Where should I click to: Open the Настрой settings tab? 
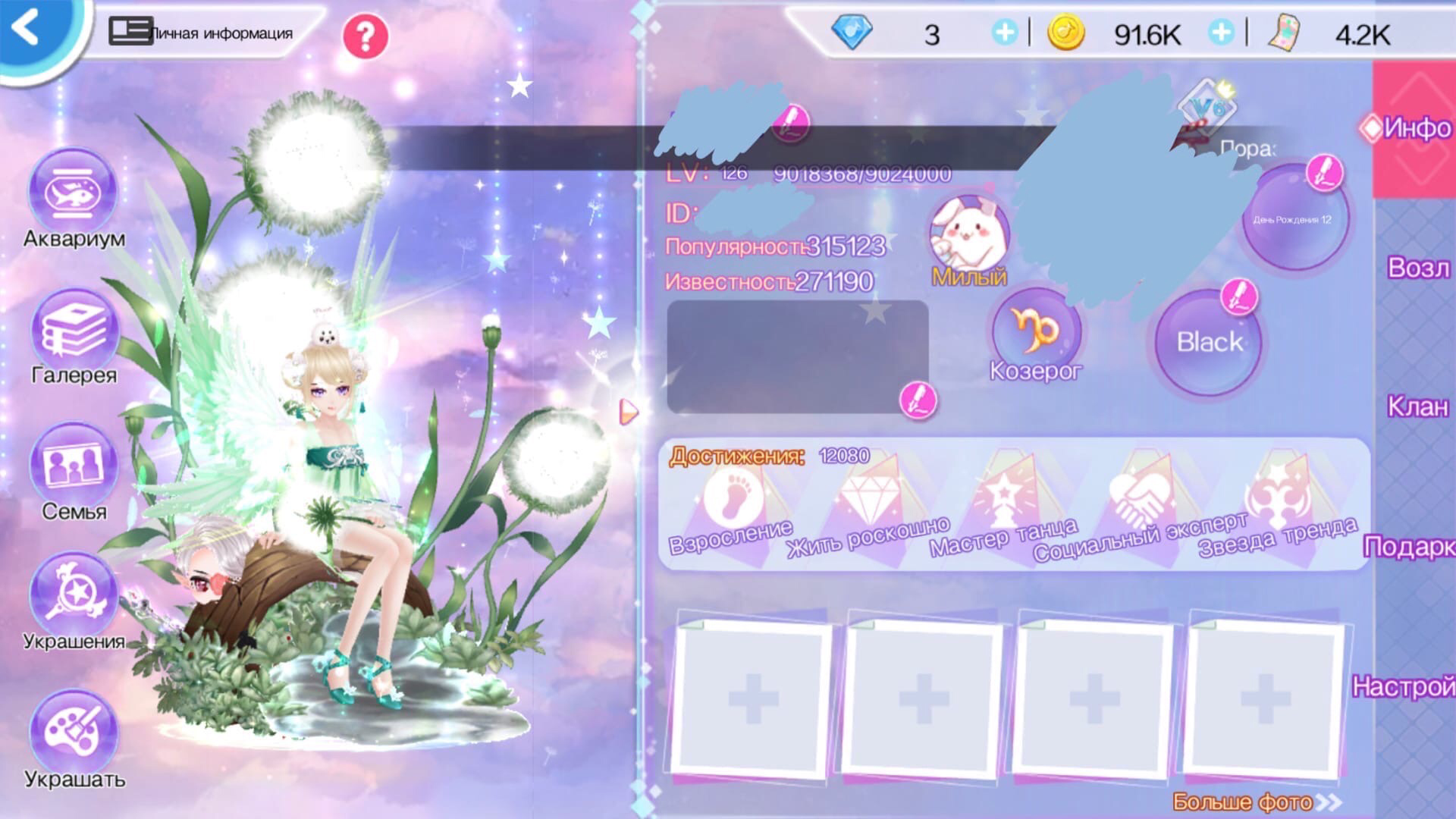1404,687
